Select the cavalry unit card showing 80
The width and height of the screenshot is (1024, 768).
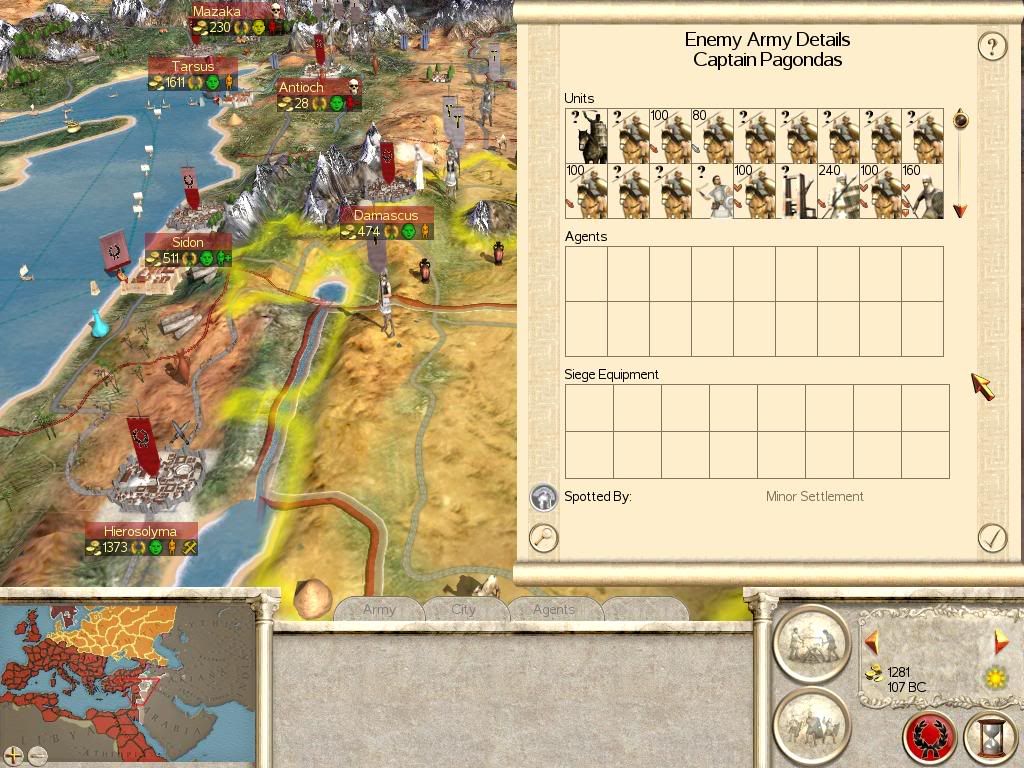pos(712,137)
